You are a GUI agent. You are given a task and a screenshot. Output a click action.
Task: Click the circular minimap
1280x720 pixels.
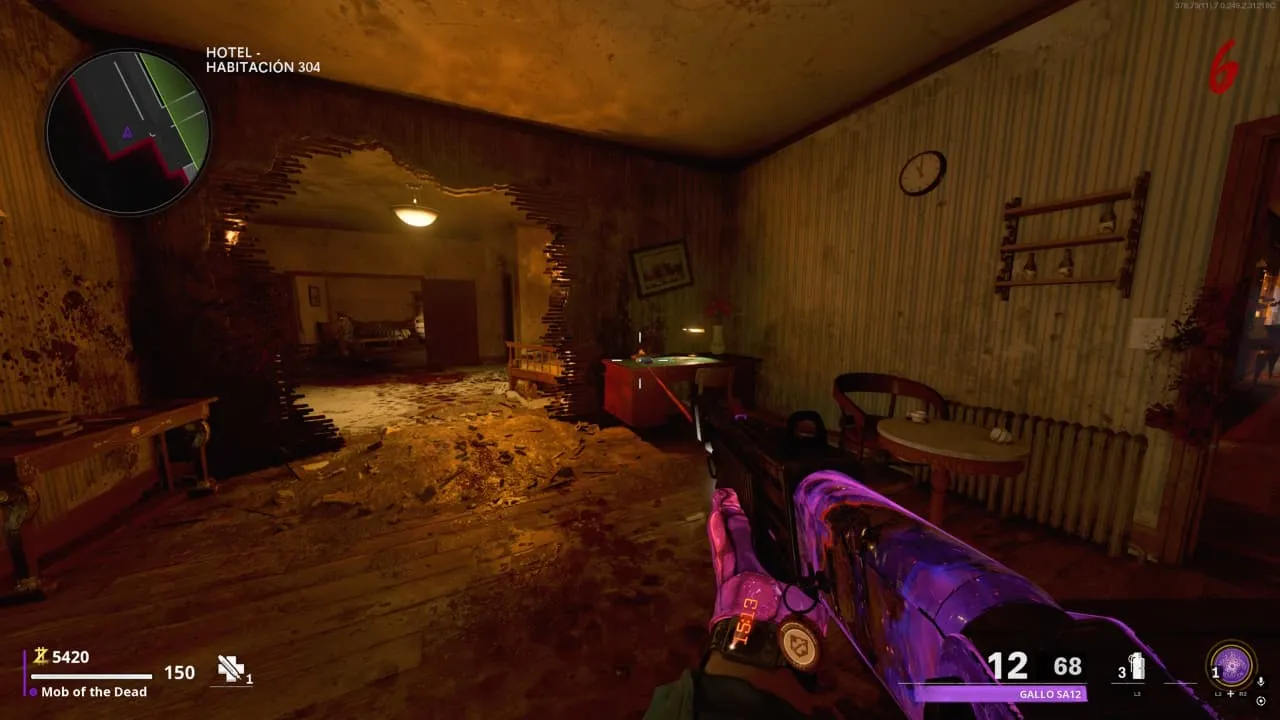pos(128,131)
